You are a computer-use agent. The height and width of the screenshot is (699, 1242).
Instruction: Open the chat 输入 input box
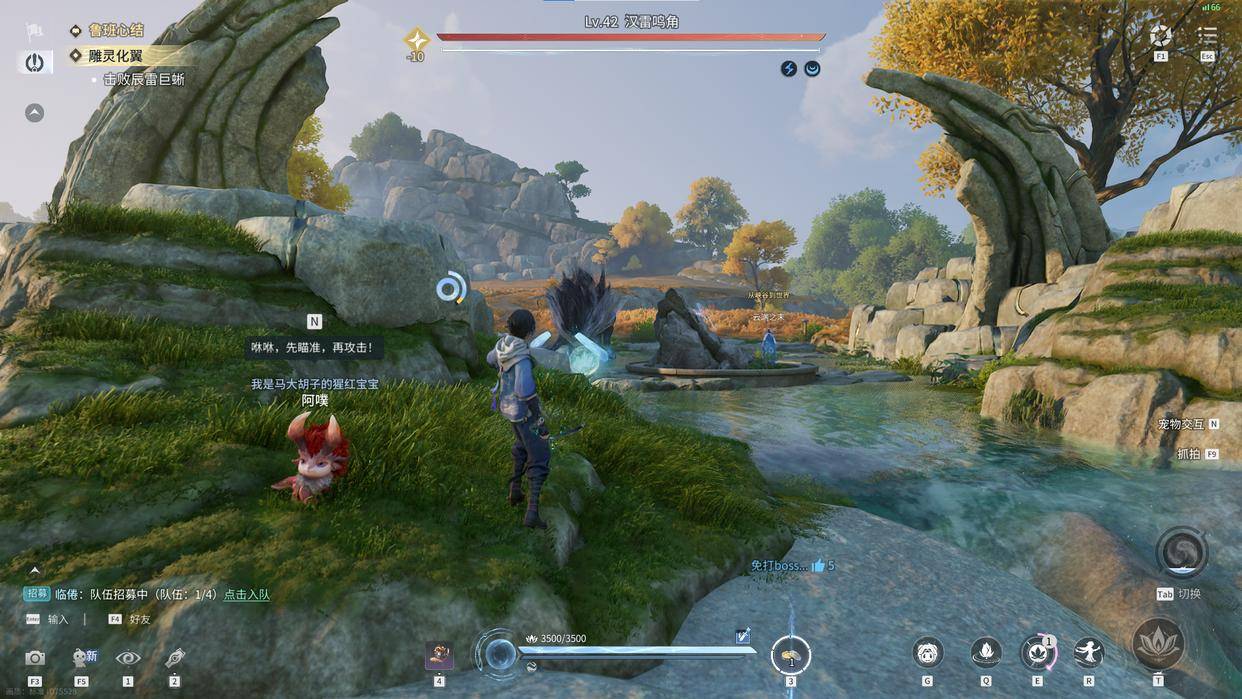click(58, 619)
